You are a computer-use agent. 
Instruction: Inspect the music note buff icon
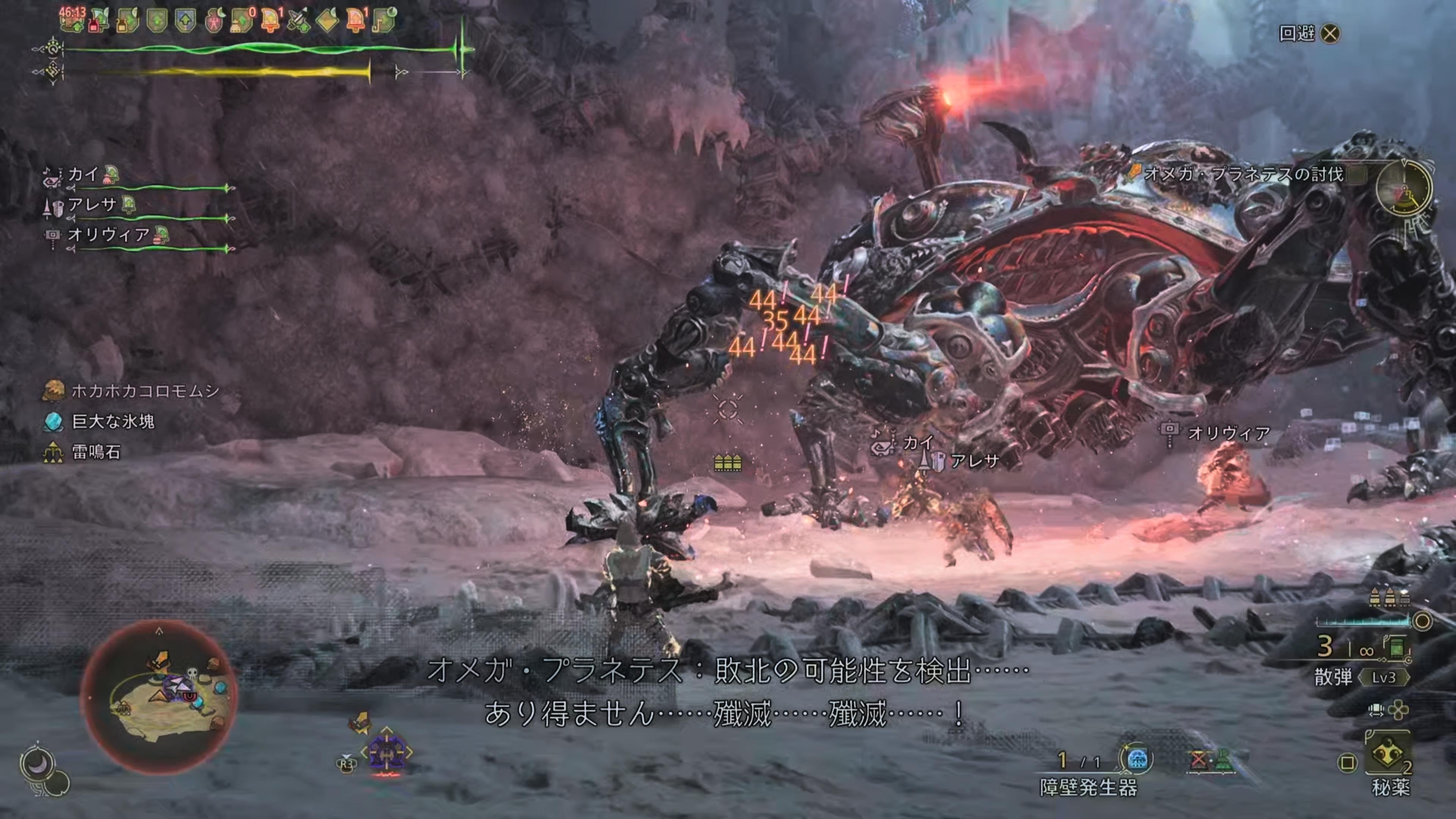(384, 22)
